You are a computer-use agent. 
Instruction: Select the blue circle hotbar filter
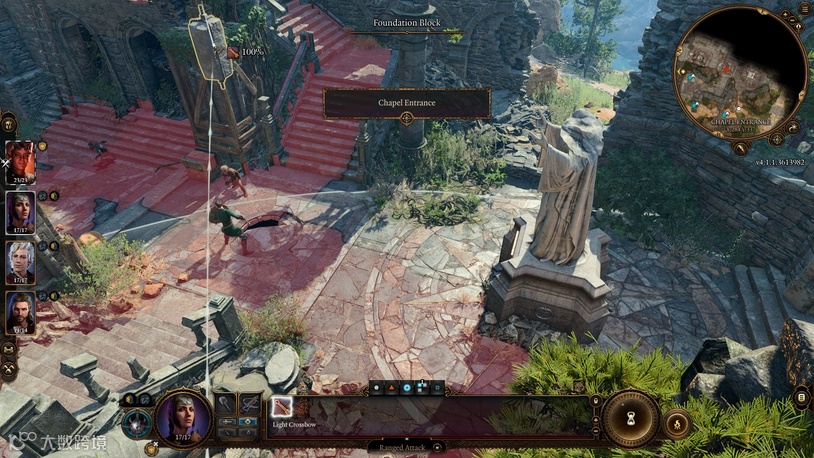click(x=406, y=387)
